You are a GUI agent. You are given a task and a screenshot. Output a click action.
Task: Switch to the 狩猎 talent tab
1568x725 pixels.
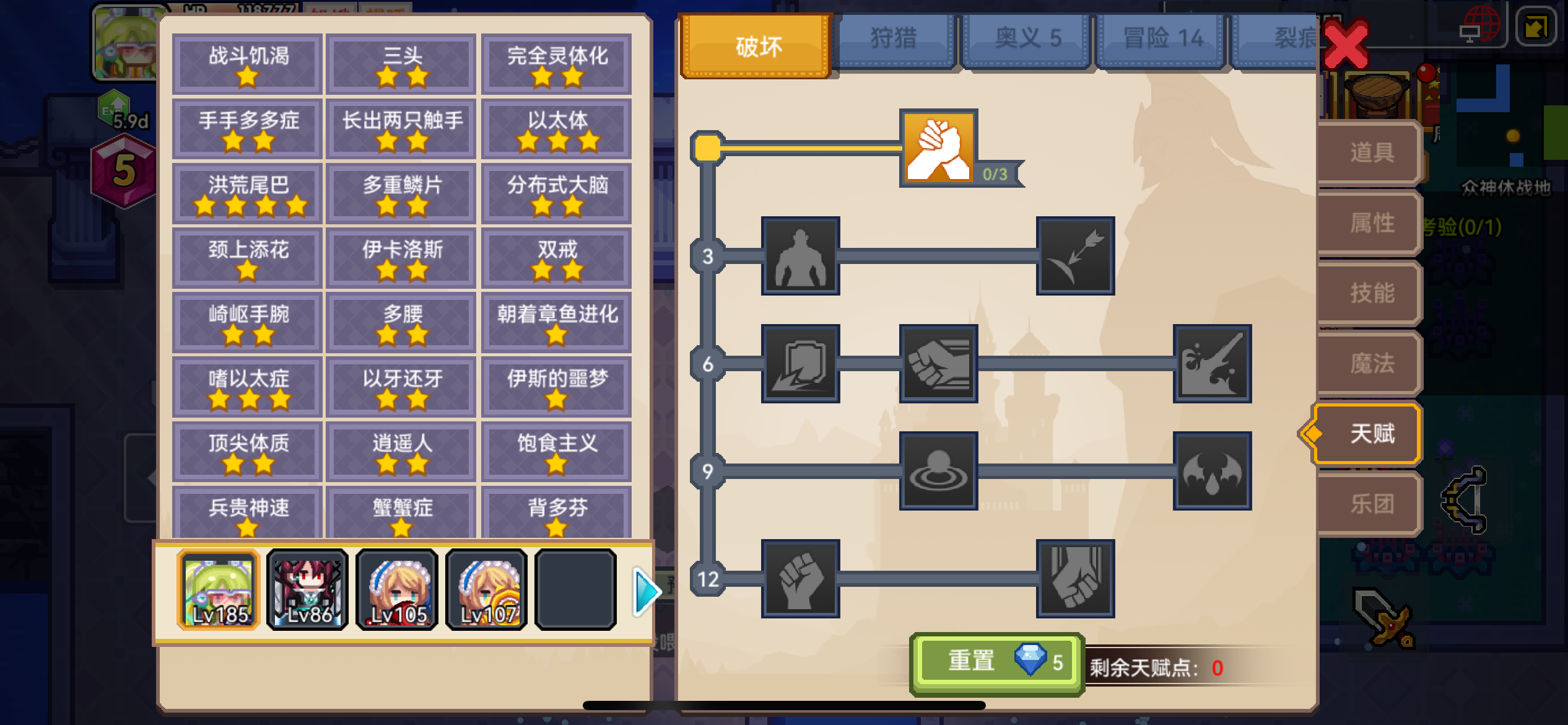point(893,38)
